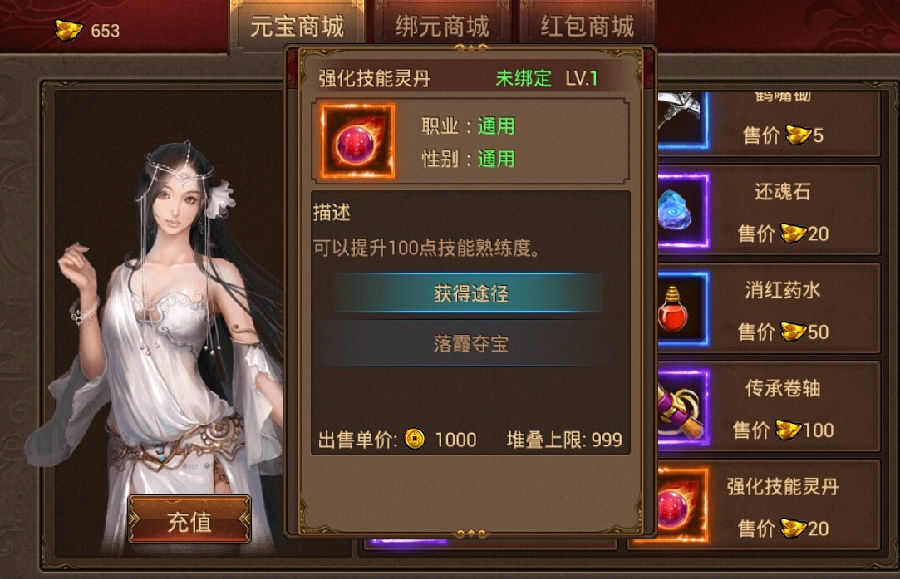
Task: Tap the 充值 recharge button
Action: coord(189,521)
